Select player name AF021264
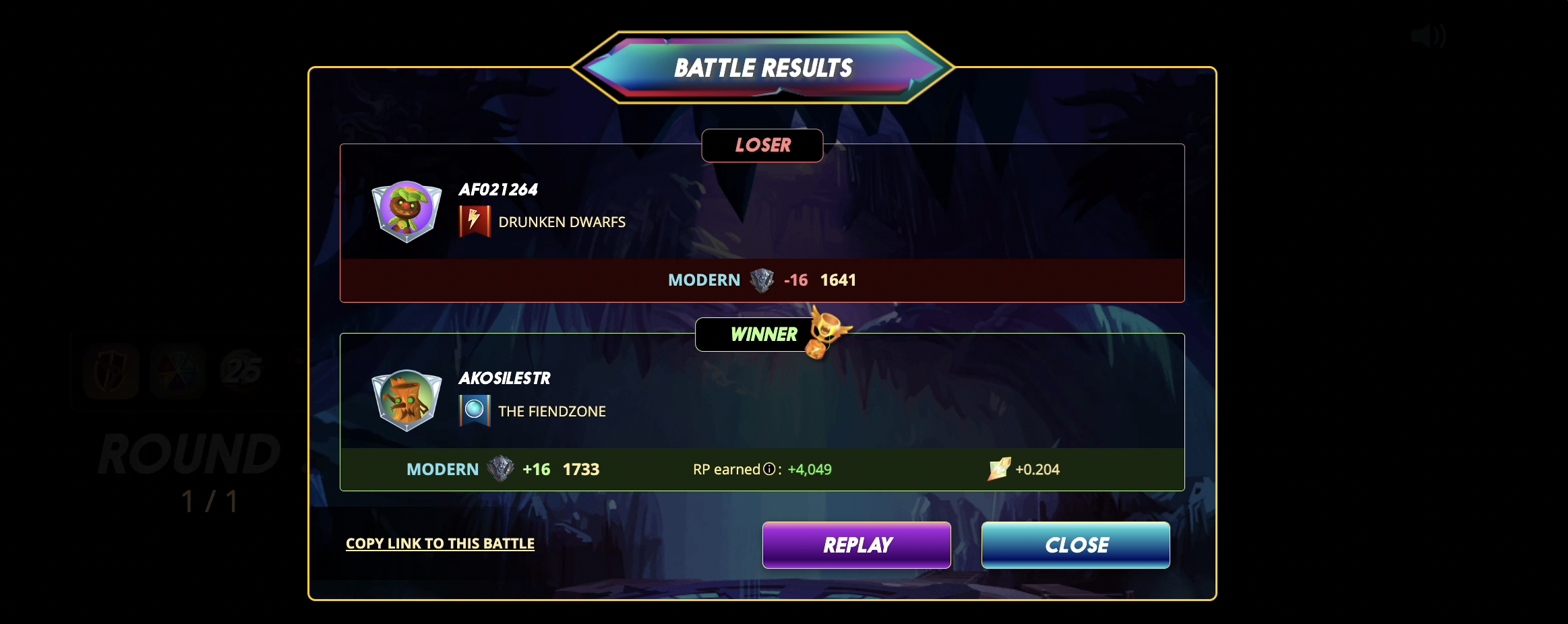The image size is (1568, 624). coord(498,189)
